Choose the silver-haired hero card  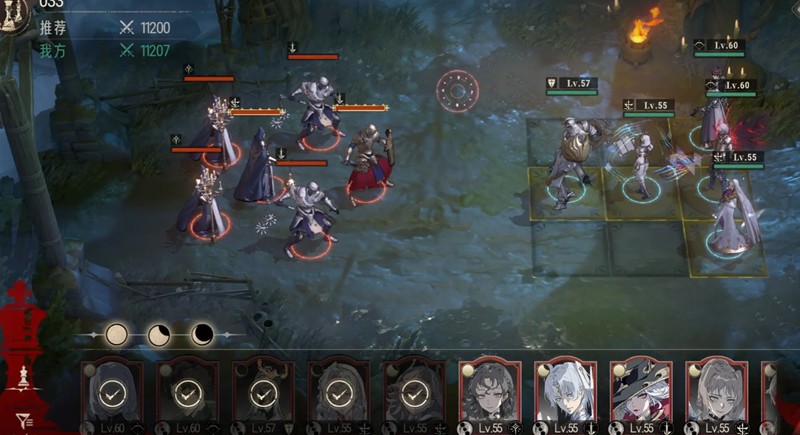coord(565,392)
